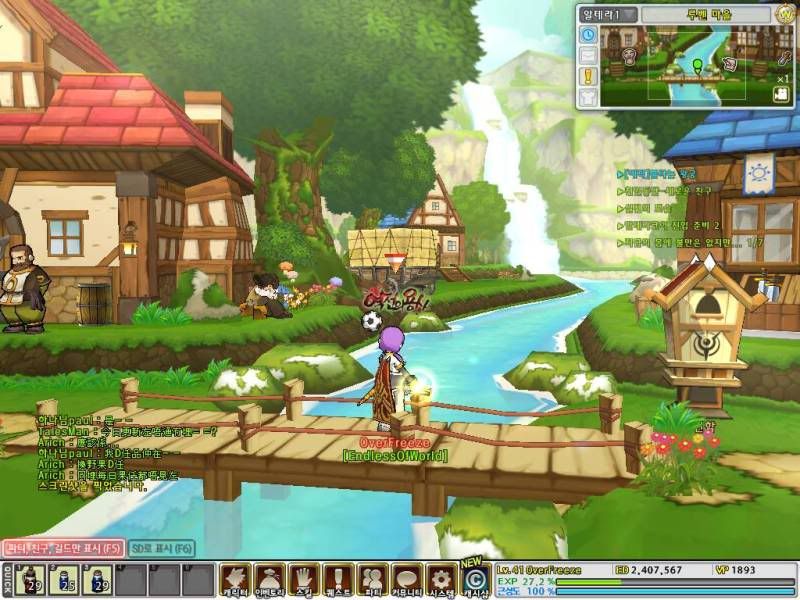
Task: Open the 커뮤니티 community menu
Action: point(406,580)
